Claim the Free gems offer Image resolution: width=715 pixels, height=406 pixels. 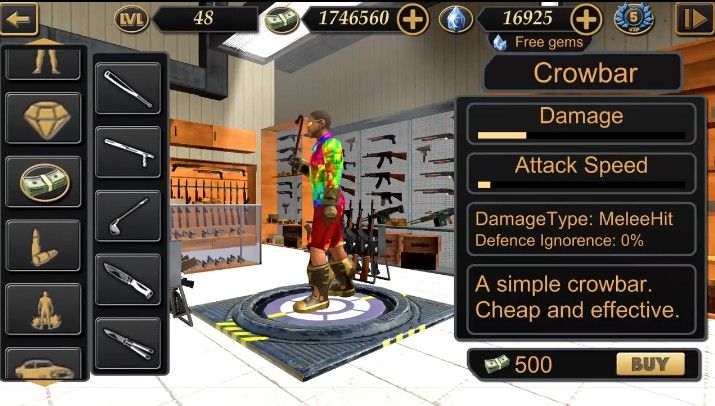point(540,42)
